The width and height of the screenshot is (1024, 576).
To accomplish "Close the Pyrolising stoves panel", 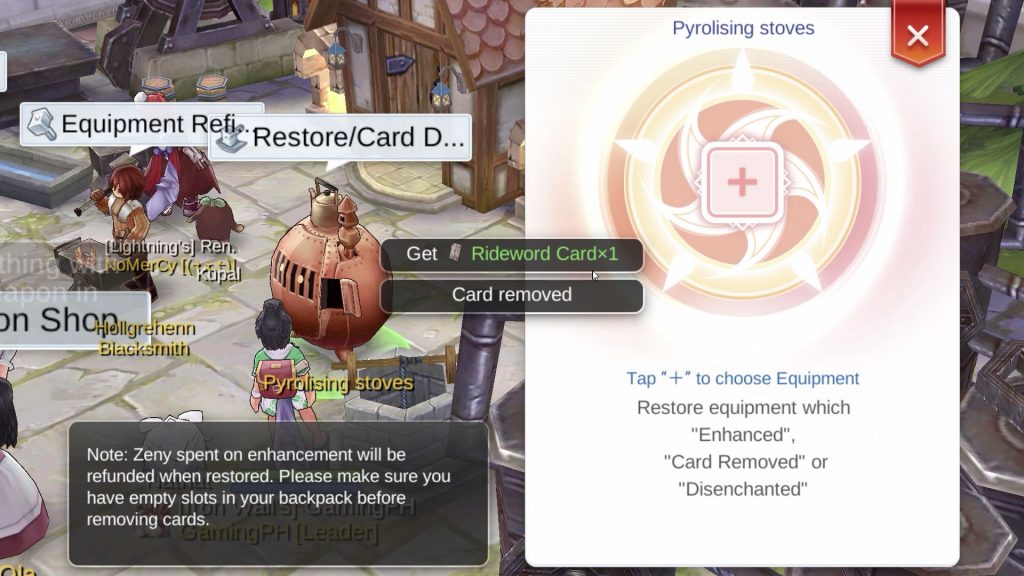I will pos(917,37).
